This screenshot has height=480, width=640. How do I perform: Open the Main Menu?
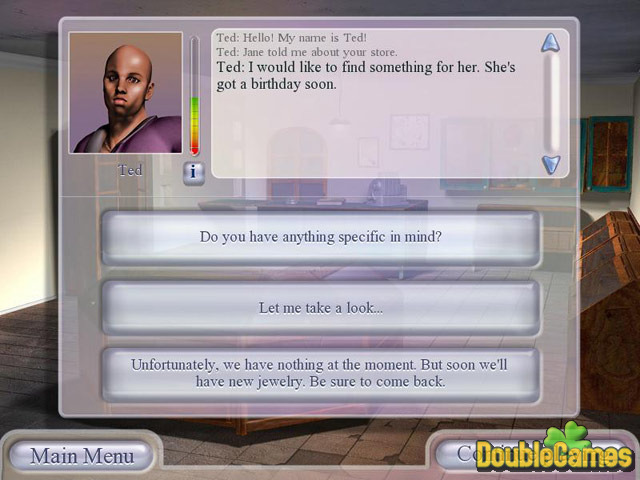[82, 456]
